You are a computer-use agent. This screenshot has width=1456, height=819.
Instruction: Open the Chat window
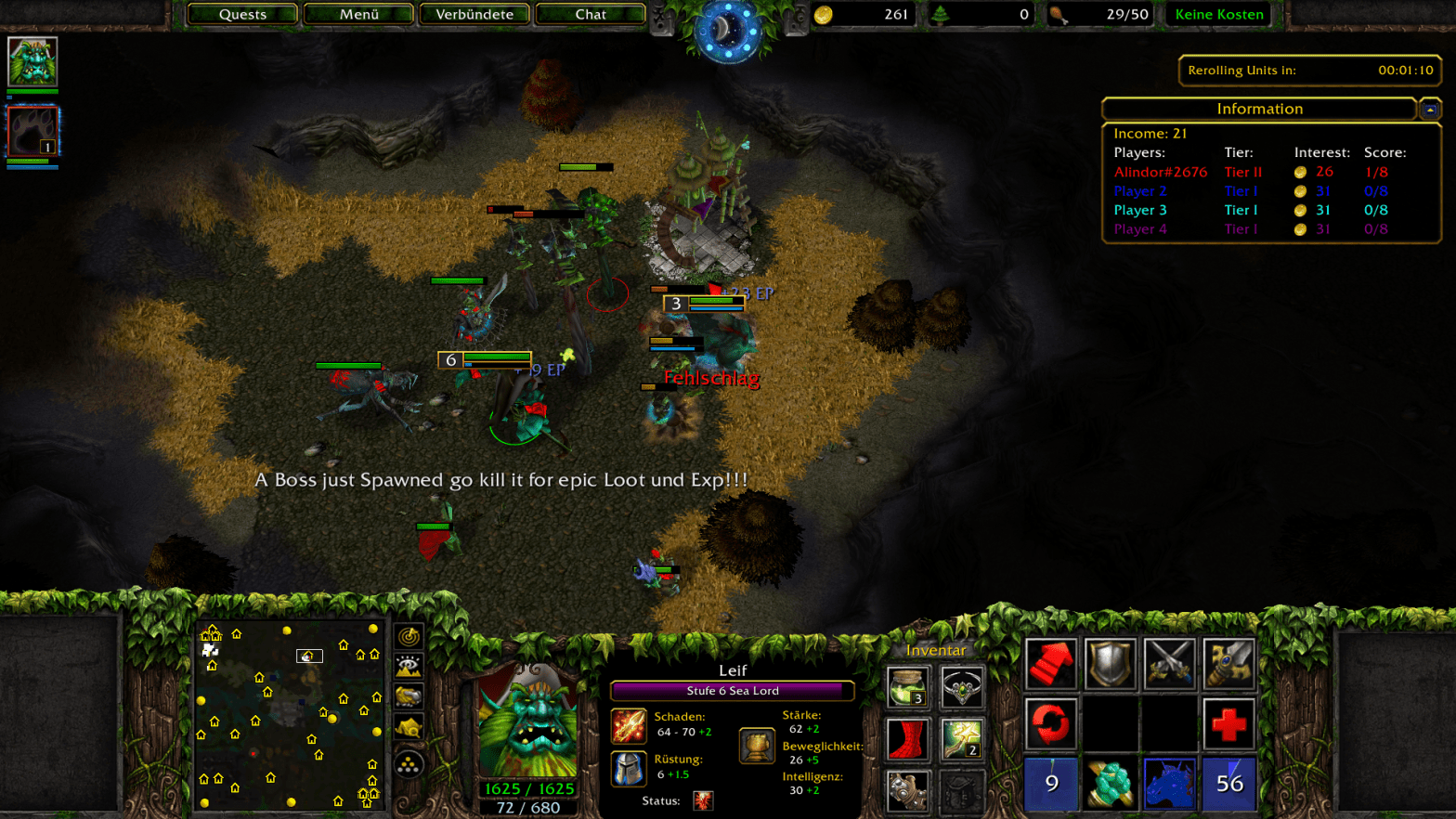pos(591,14)
